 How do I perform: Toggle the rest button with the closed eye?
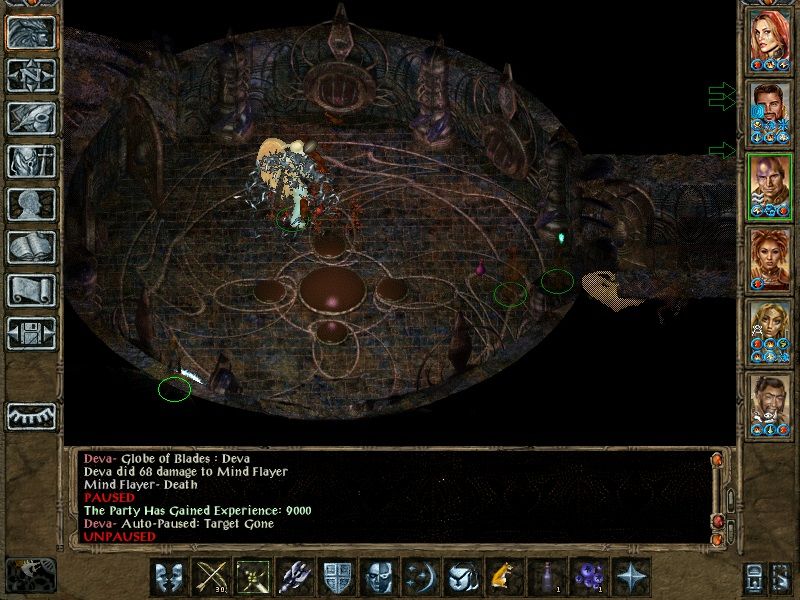tap(30, 415)
